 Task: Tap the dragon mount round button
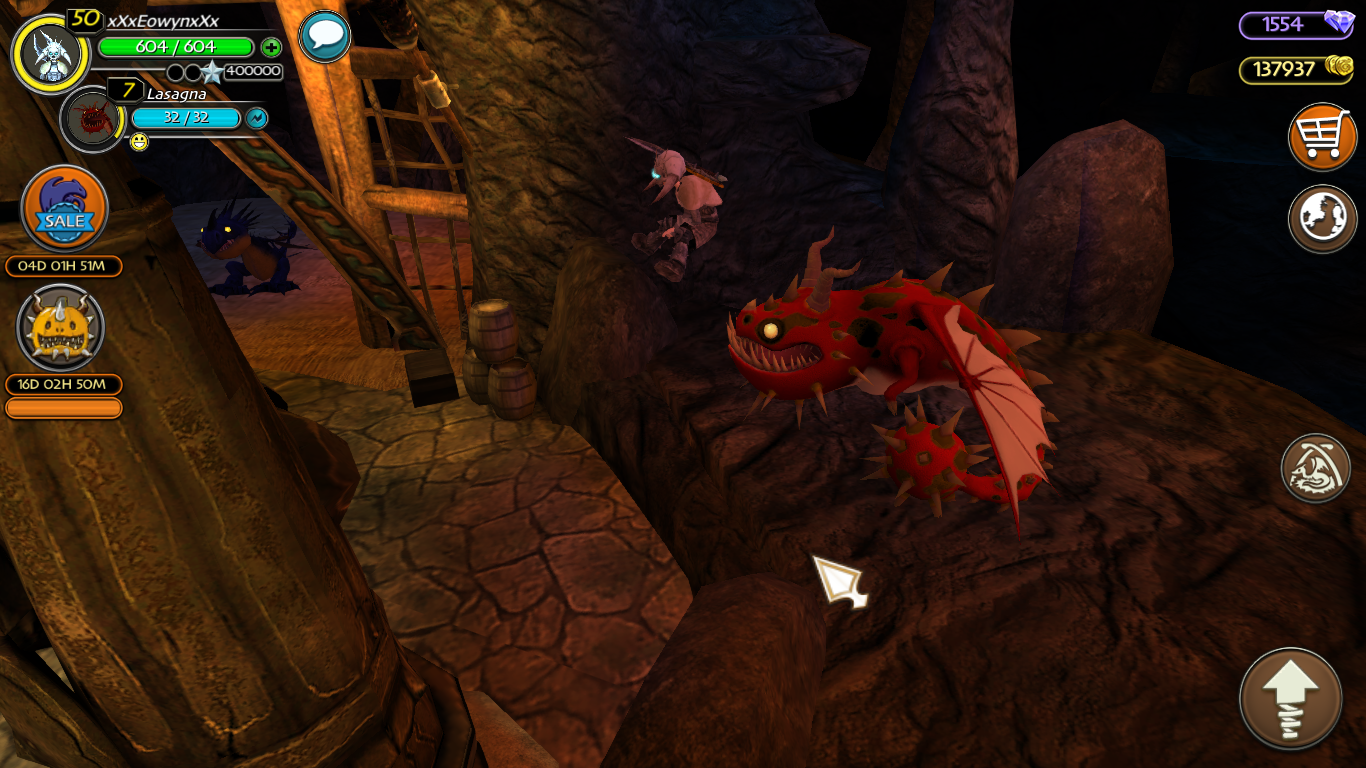click(1316, 468)
